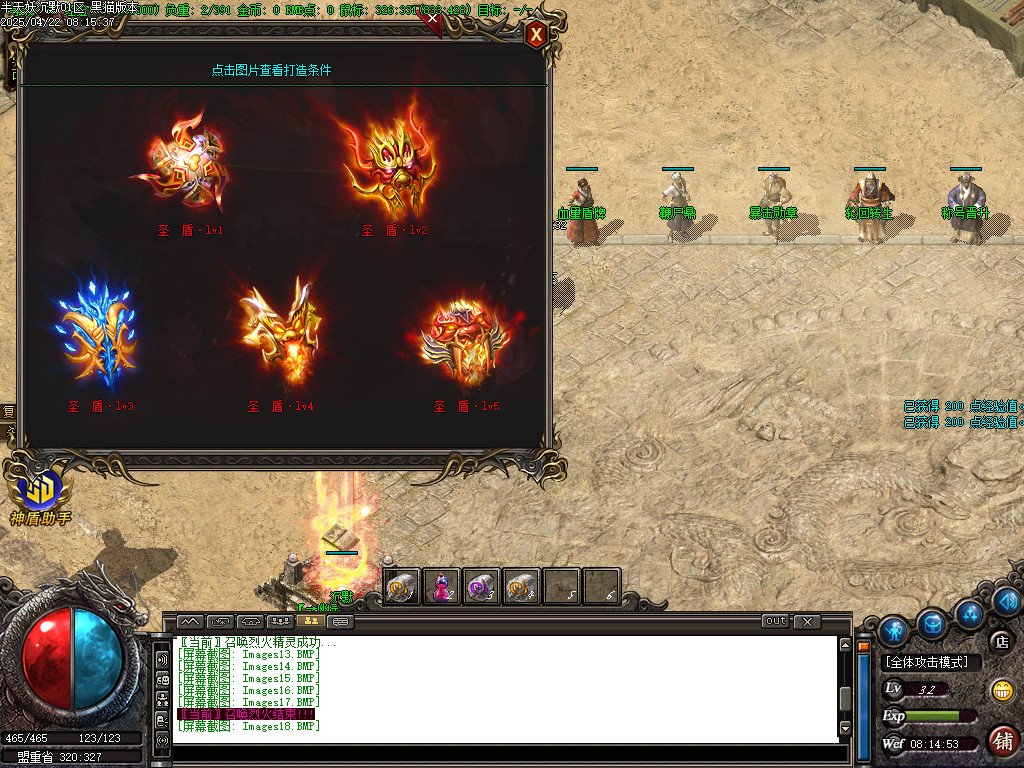This screenshot has height=768, width=1024.
Task: Close the holy shield forging window
Action: click(537, 36)
